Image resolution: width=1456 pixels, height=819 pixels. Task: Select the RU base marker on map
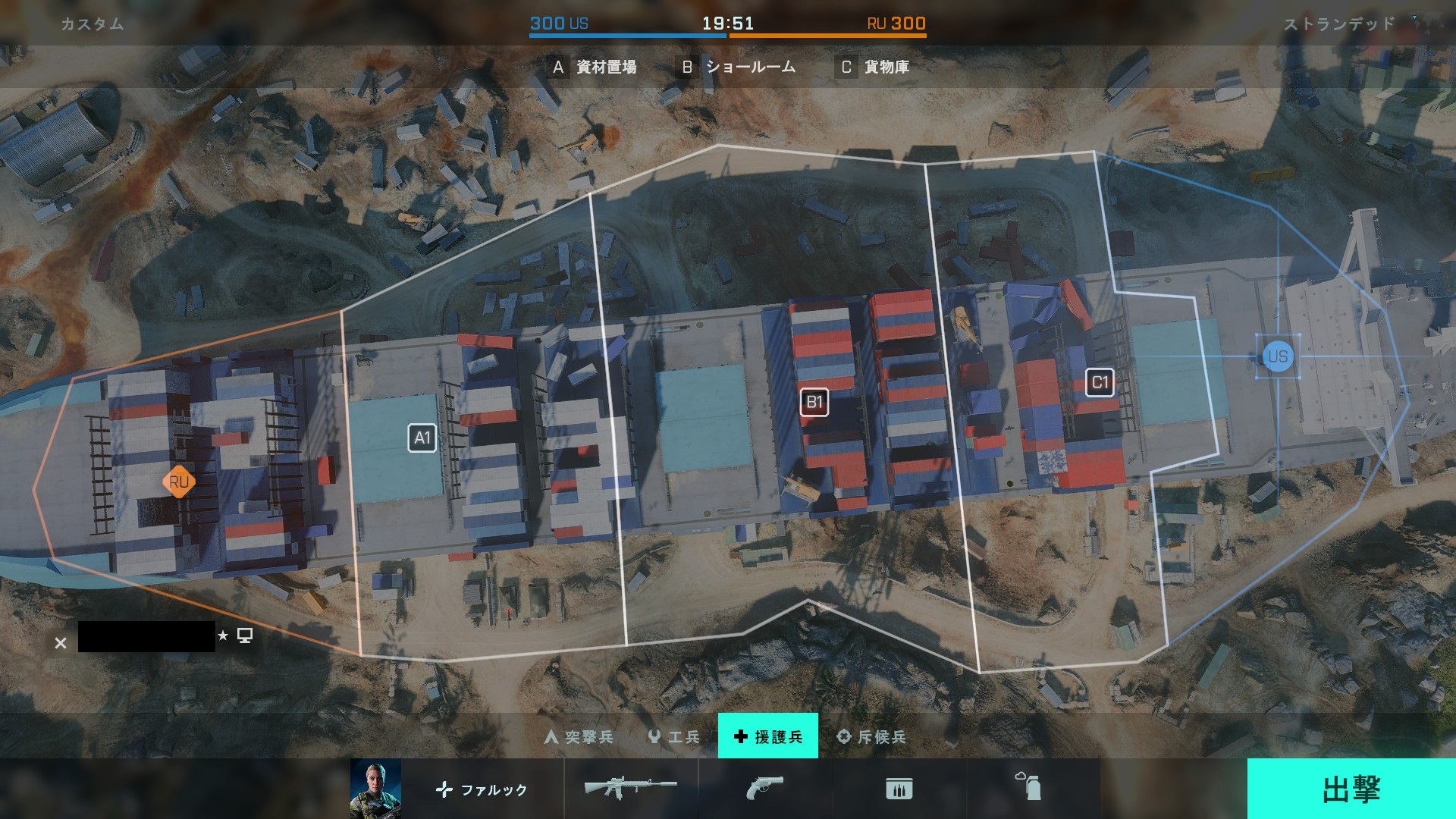click(179, 482)
